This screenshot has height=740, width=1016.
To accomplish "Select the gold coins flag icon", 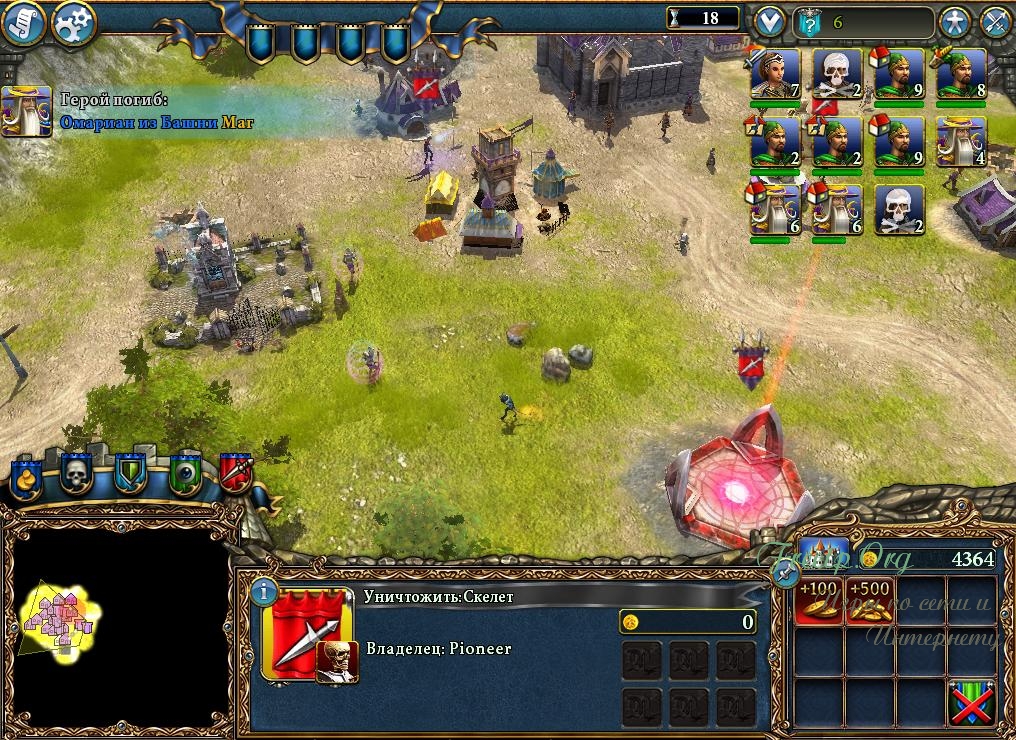I will [25, 476].
